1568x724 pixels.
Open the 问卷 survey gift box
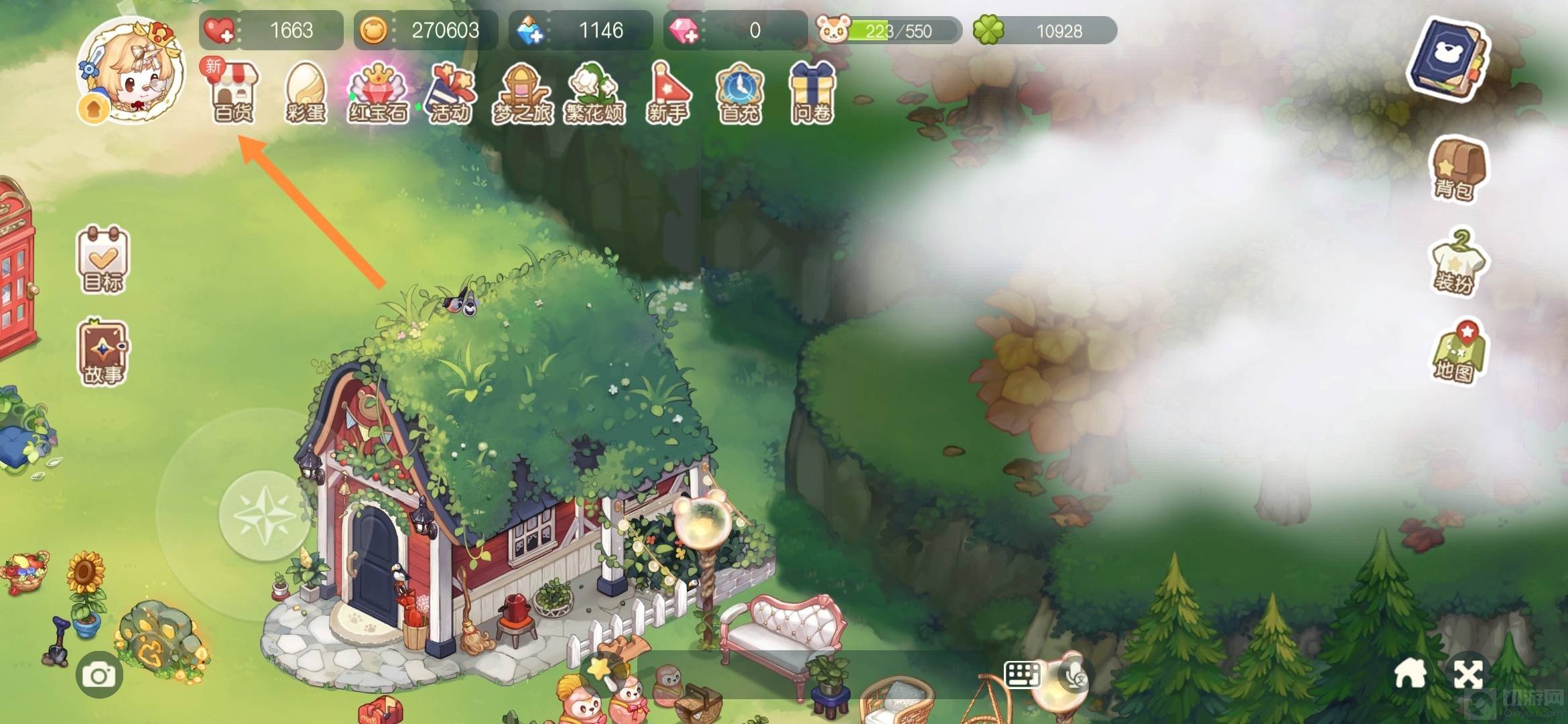pyautogui.click(x=812, y=93)
